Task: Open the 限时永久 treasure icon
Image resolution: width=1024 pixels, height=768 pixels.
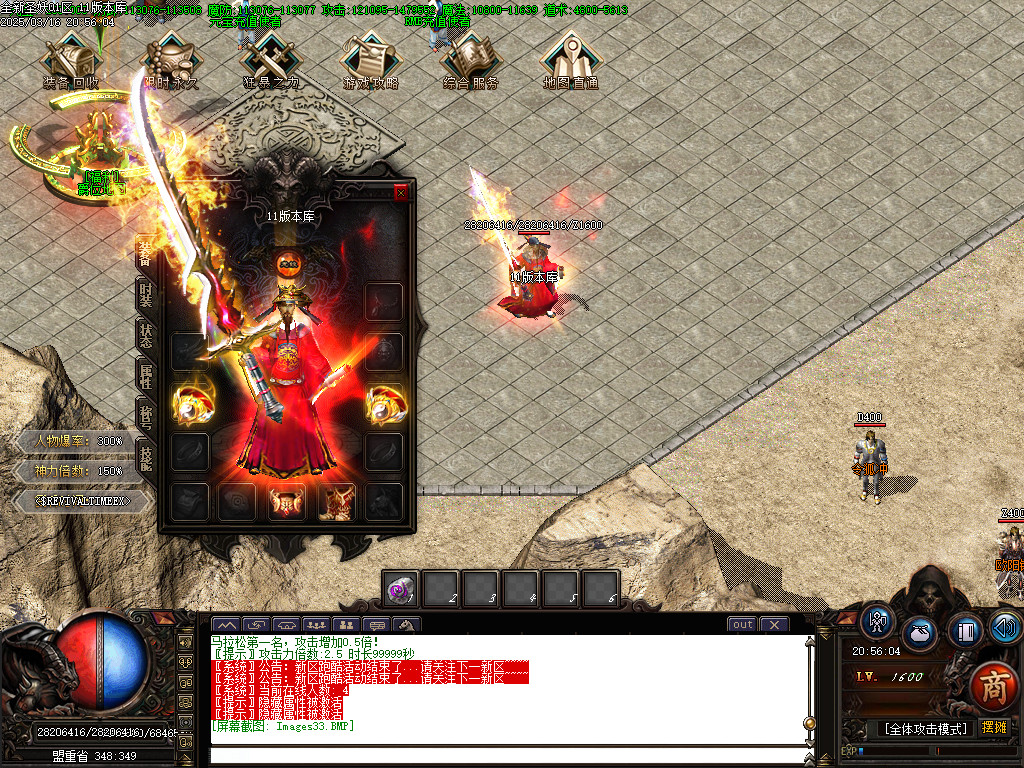Action: 171,62
